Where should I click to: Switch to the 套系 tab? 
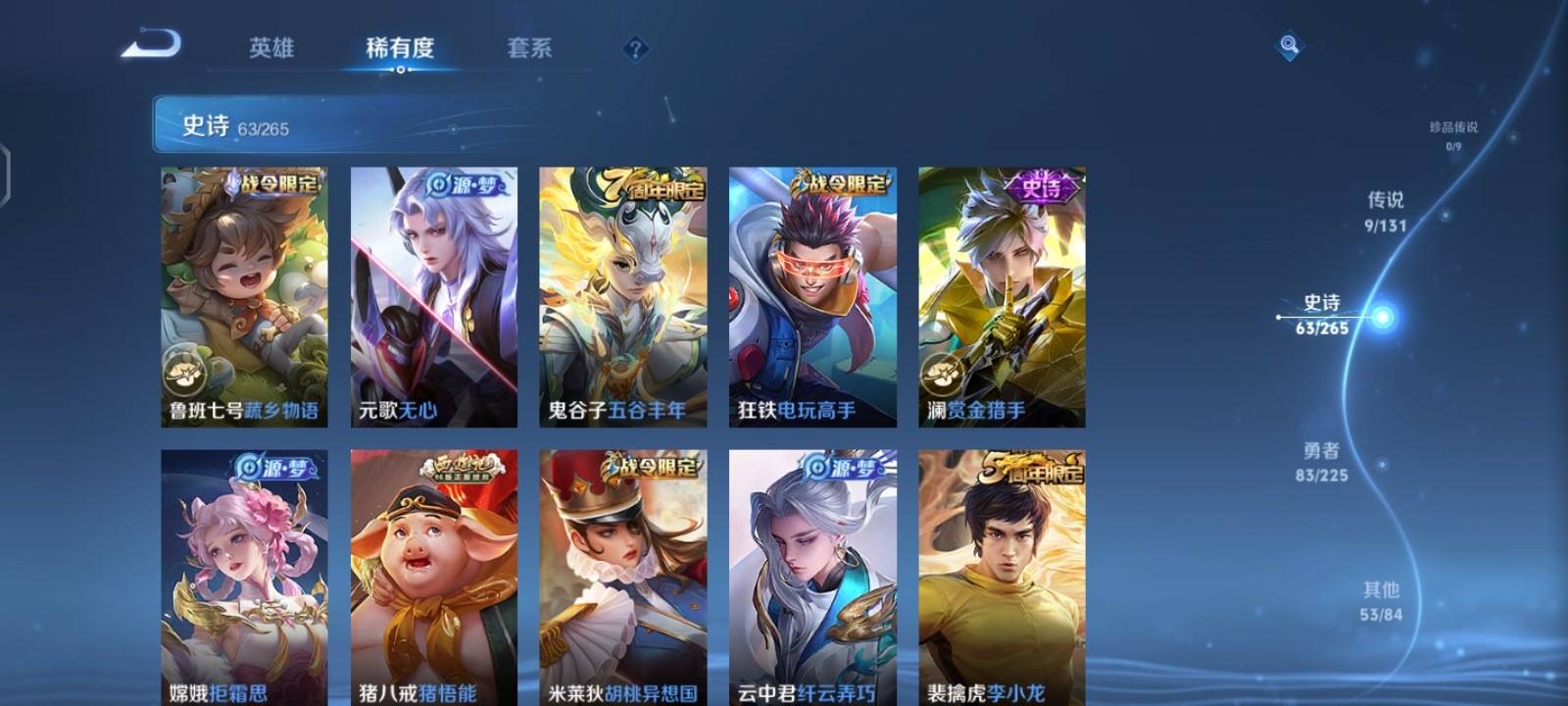click(530, 48)
